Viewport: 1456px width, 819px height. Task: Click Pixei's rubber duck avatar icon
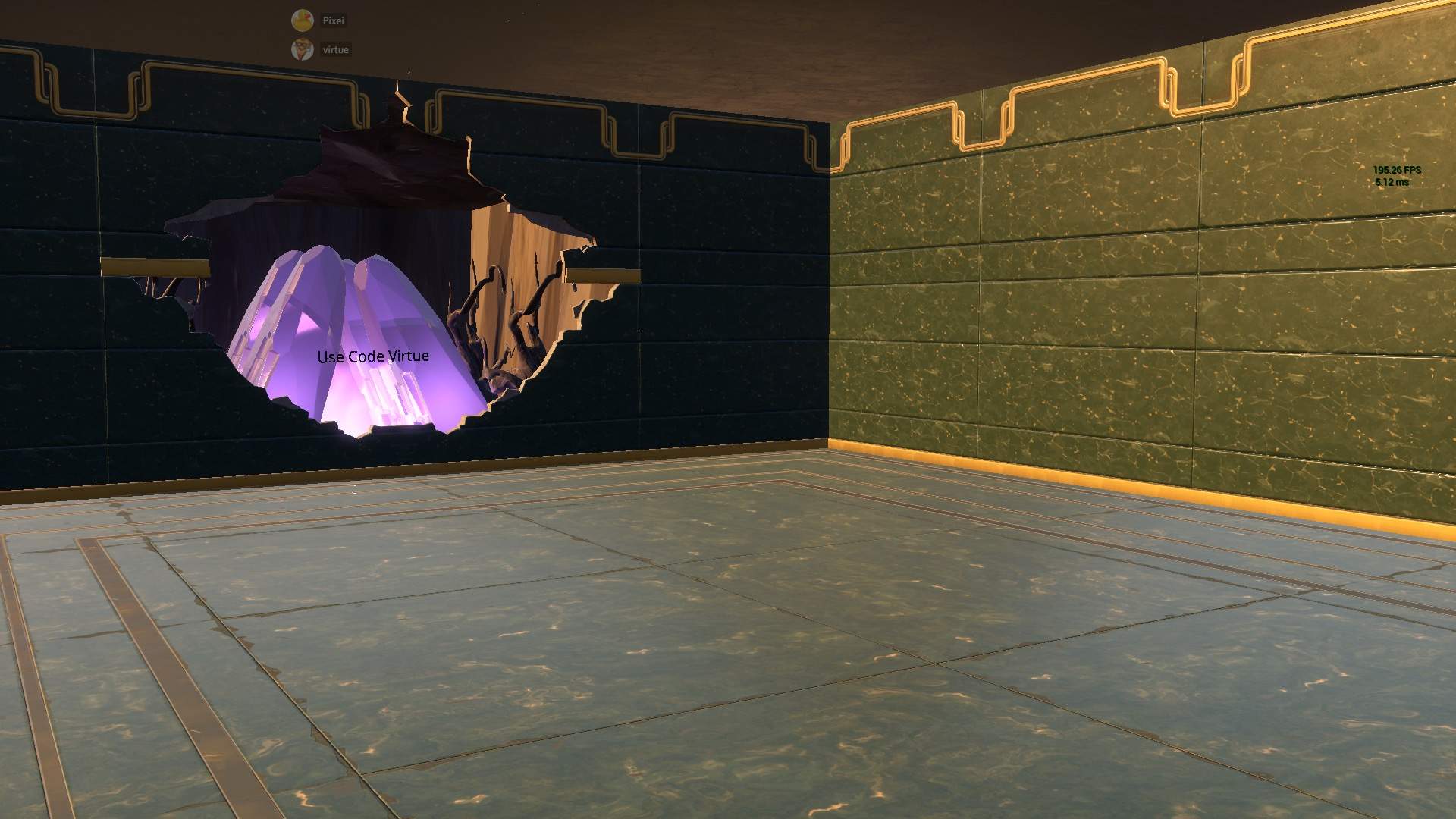coord(303,20)
